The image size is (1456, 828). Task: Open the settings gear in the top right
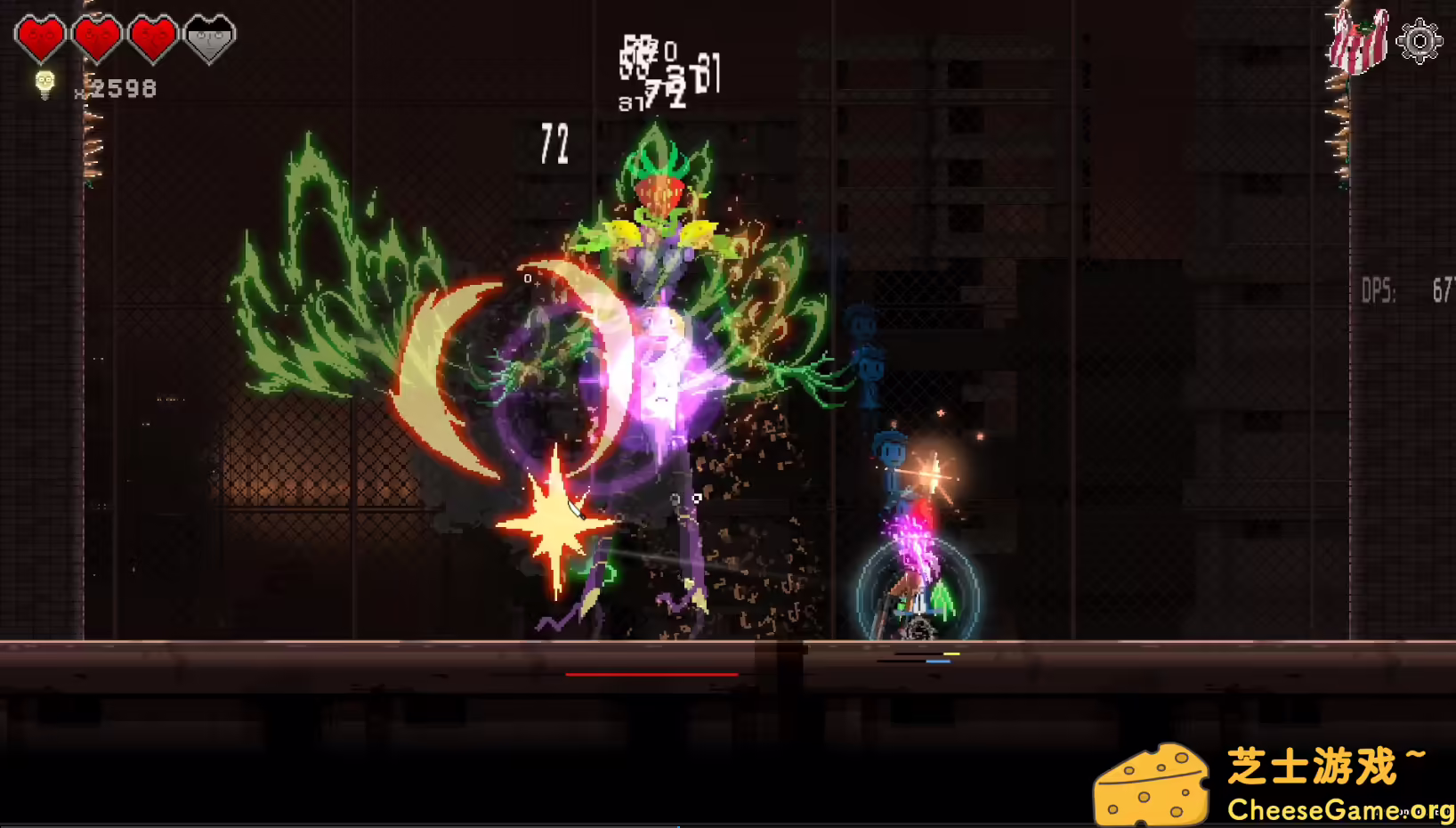(x=1421, y=39)
